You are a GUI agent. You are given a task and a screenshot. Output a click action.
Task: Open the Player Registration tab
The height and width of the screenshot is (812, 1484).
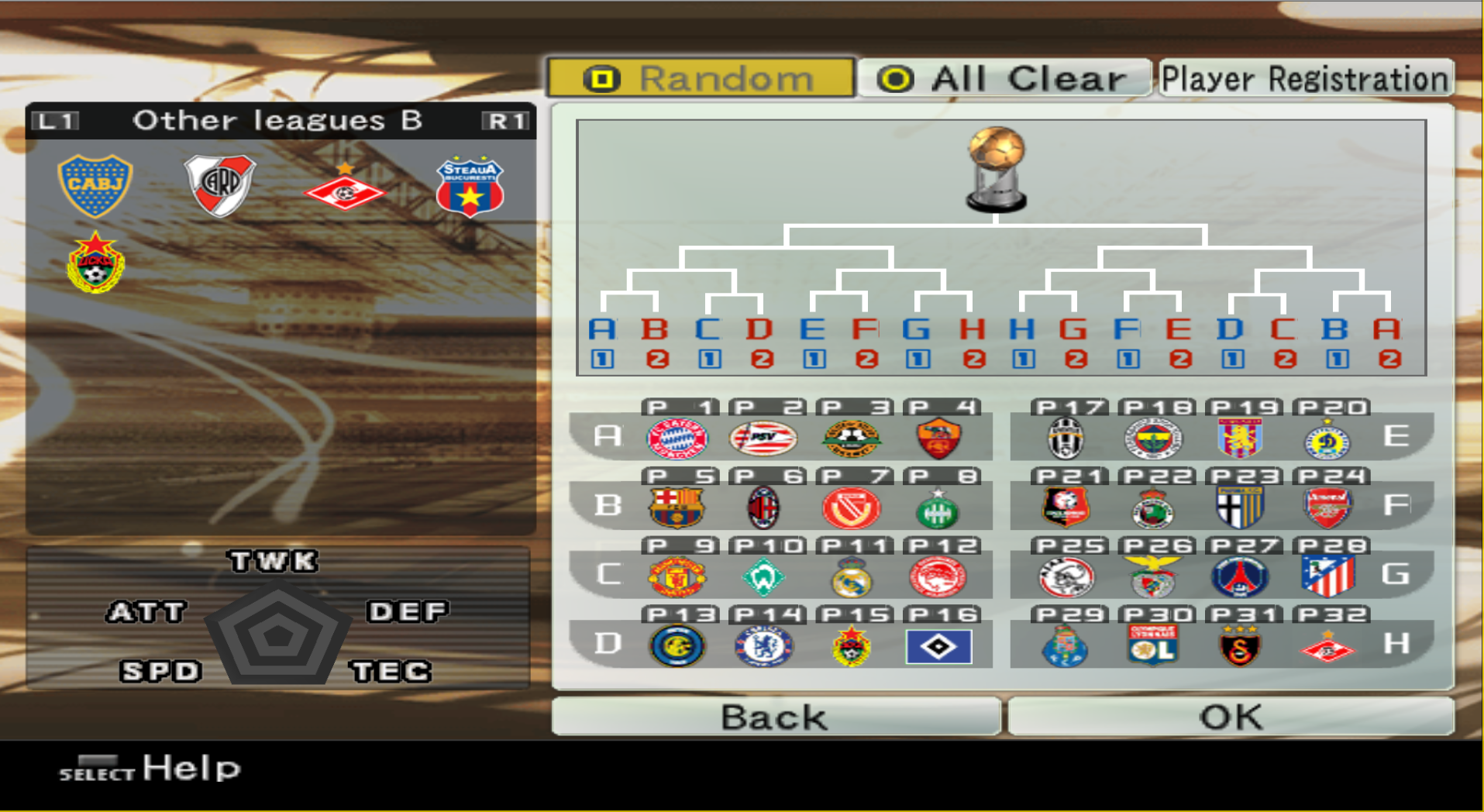[x=1306, y=77]
